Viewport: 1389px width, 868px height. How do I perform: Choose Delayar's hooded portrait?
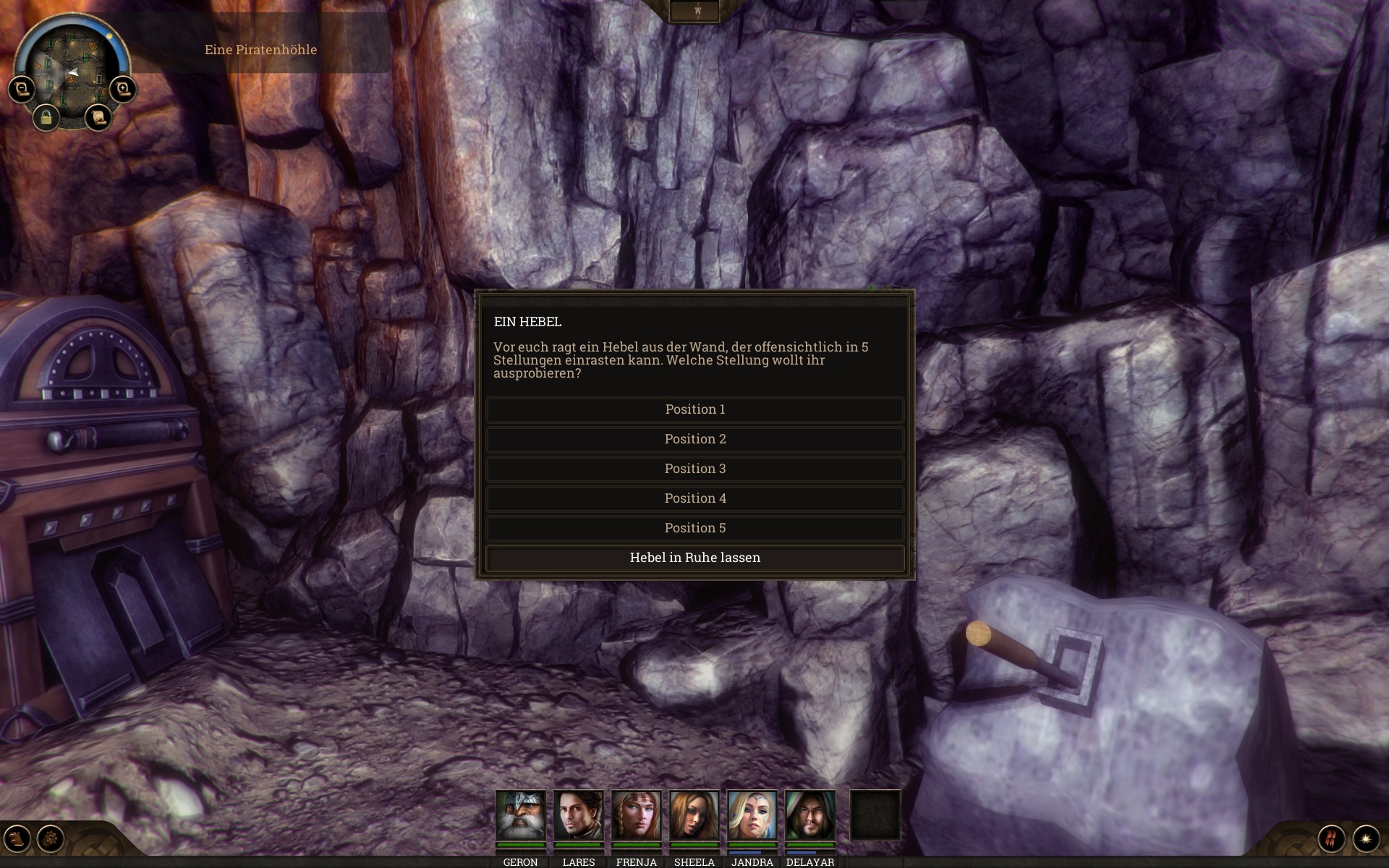tap(810, 815)
